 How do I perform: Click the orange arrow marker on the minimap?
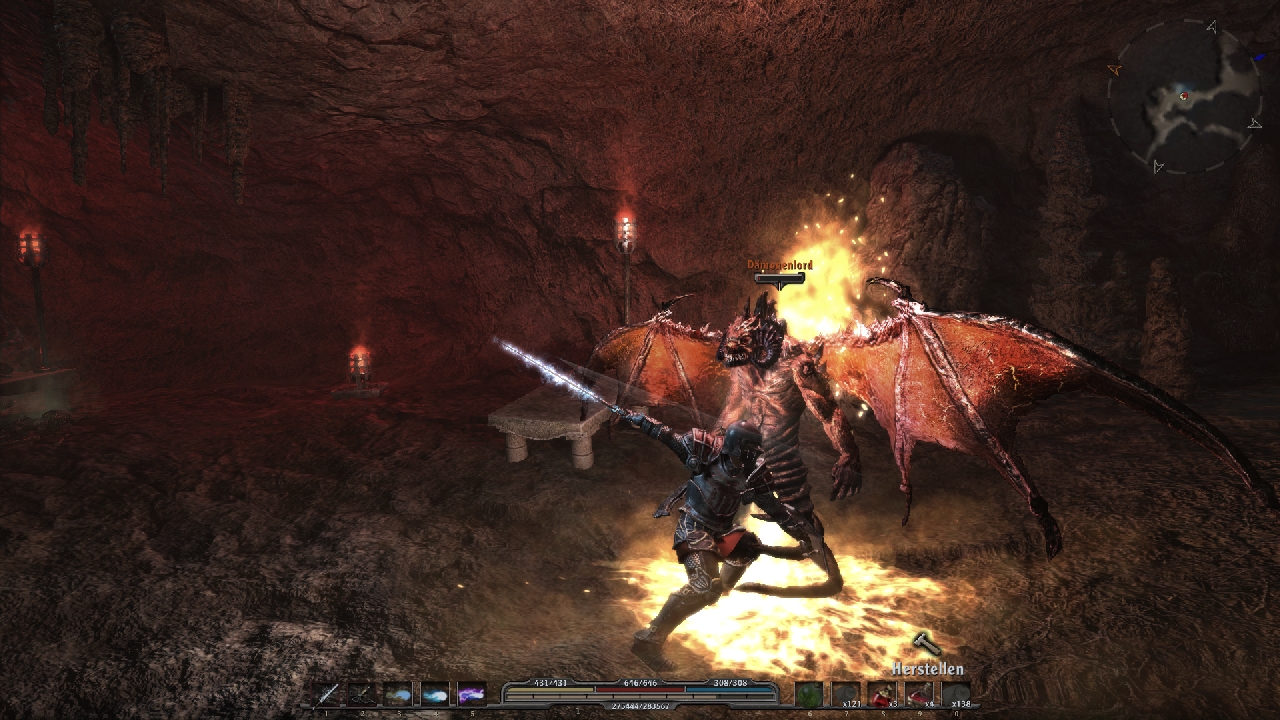(x=1114, y=69)
